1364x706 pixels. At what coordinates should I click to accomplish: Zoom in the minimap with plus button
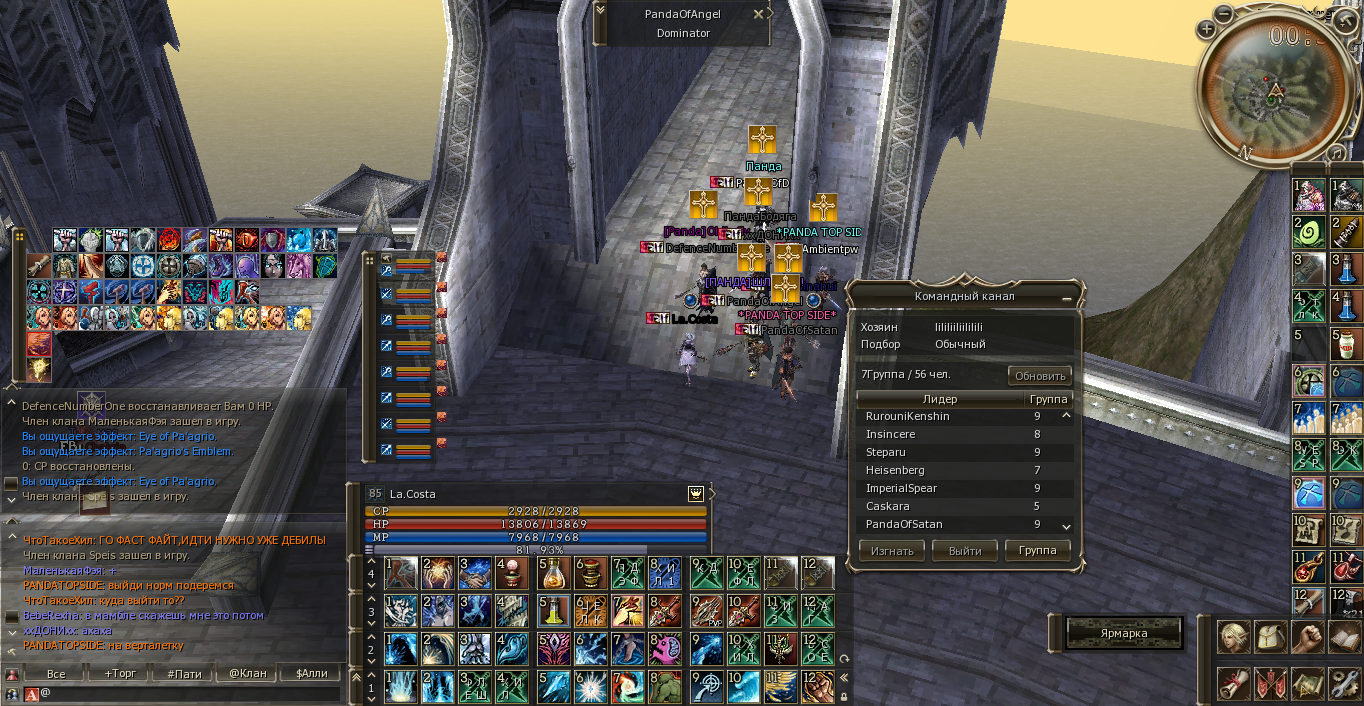[1207, 29]
